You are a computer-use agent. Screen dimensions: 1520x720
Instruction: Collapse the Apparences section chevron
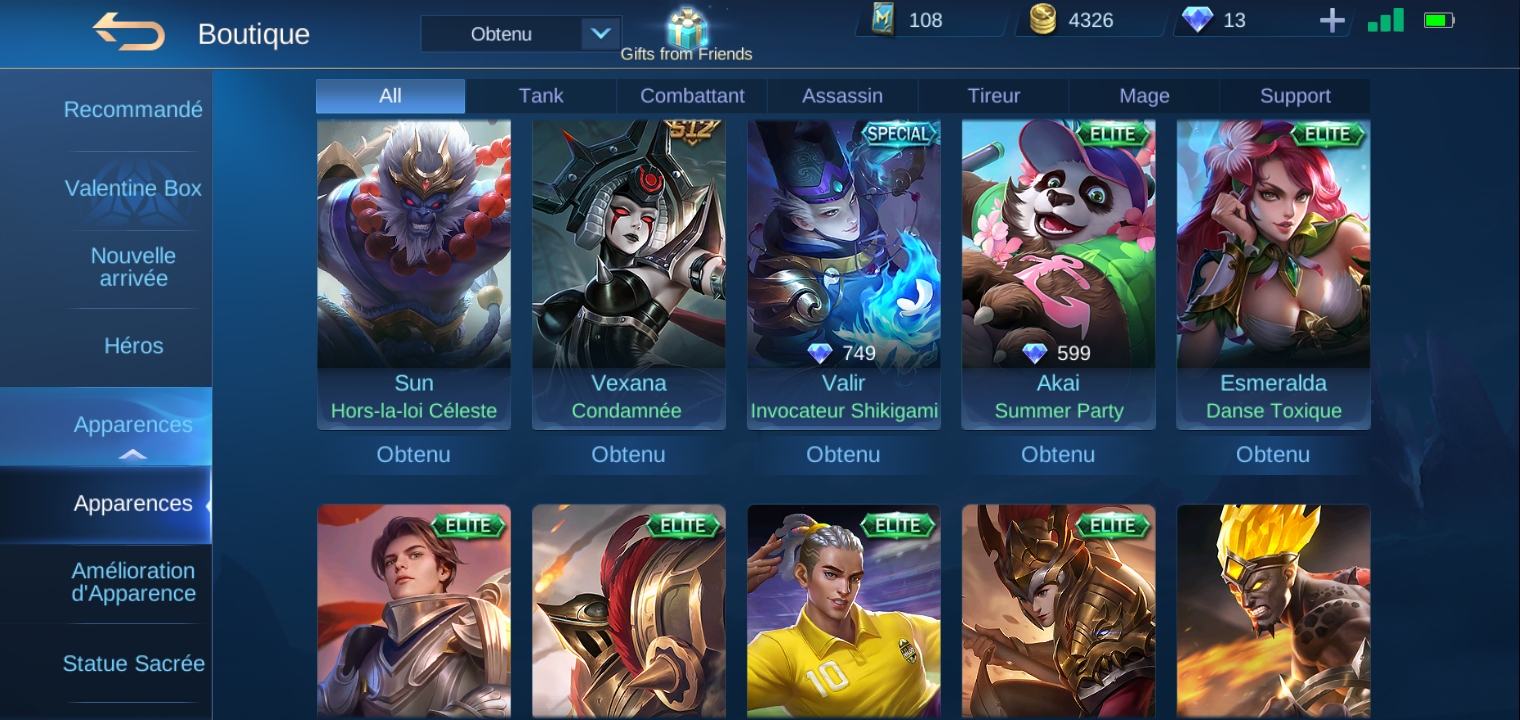pyautogui.click(x=132, y=455)
